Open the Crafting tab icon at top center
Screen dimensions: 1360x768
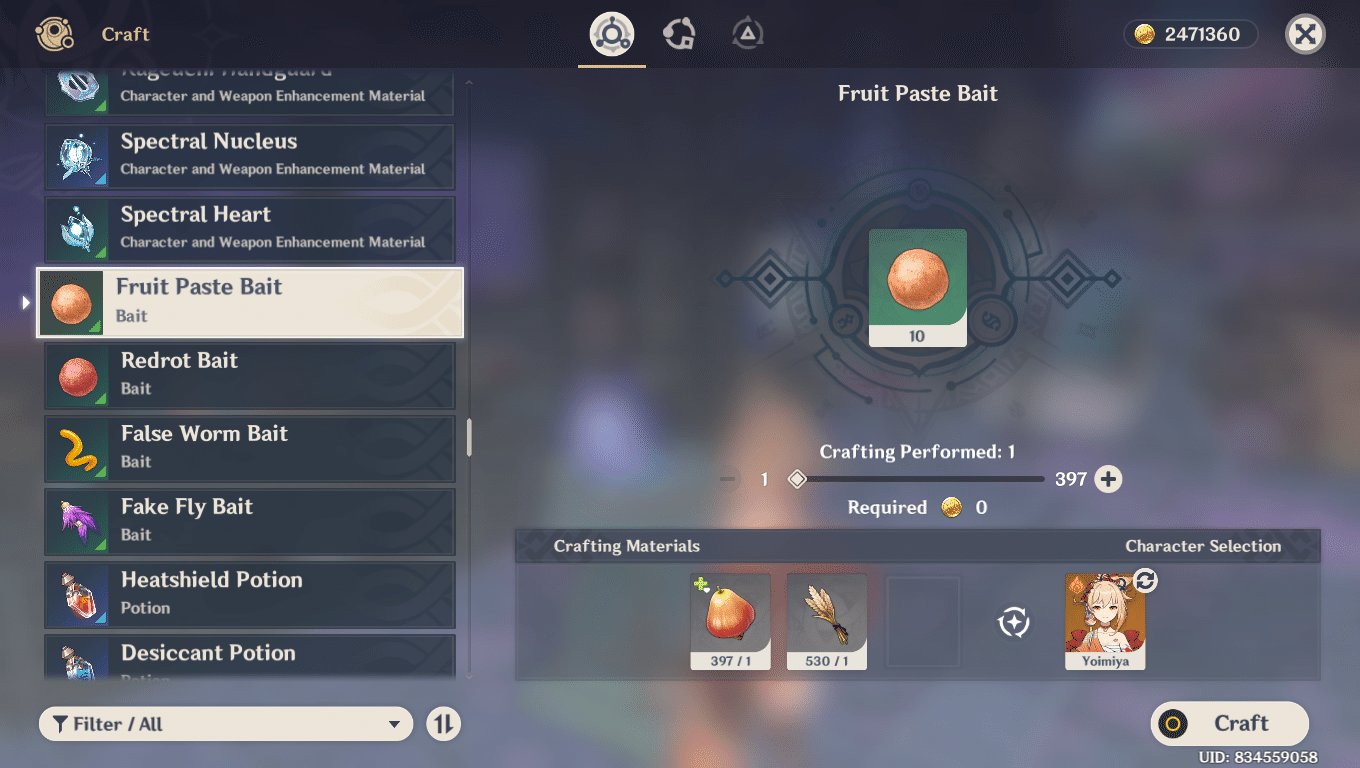click(611, 33)
